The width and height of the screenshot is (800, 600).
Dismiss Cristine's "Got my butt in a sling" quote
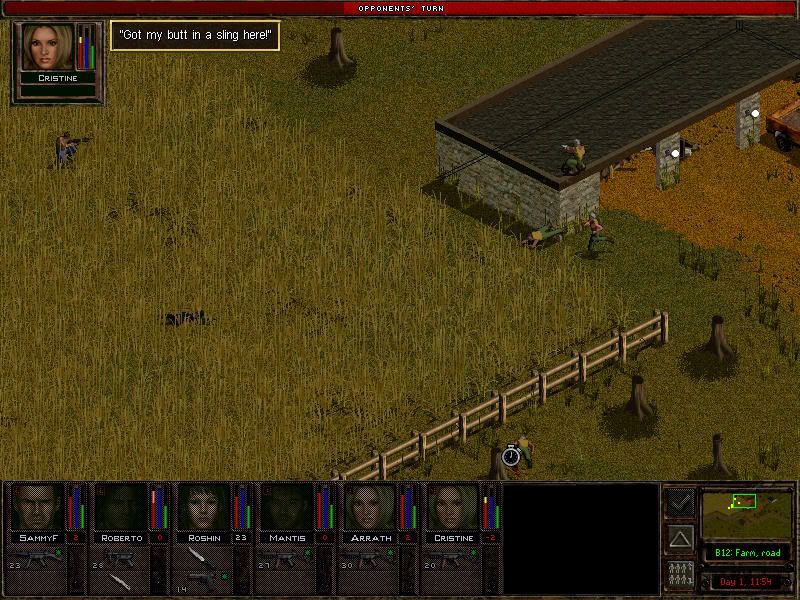194,36
